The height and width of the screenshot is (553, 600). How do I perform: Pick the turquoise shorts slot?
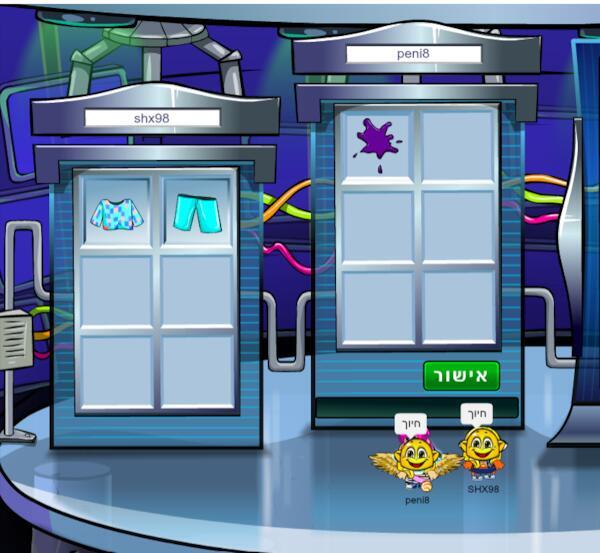click(197, 213)
